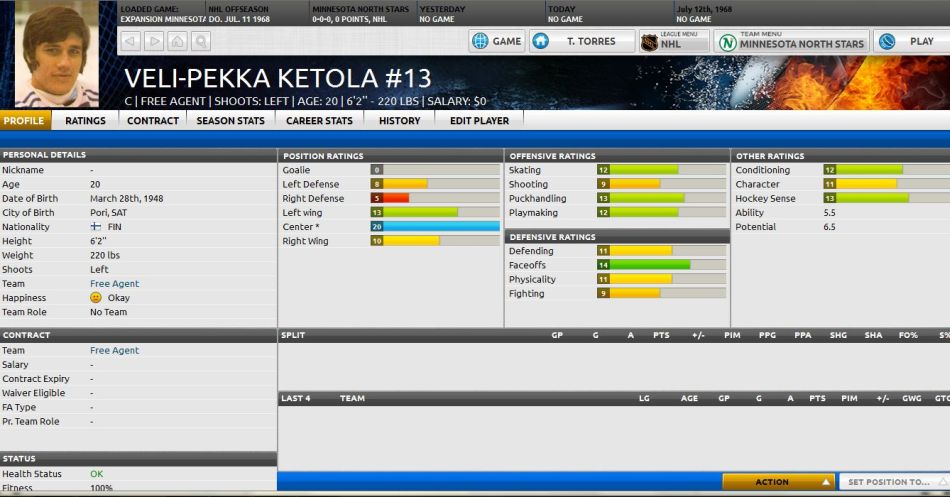Open the Action dropdown
The width and height of the screenshot is (950, 497).
(778, 482)
